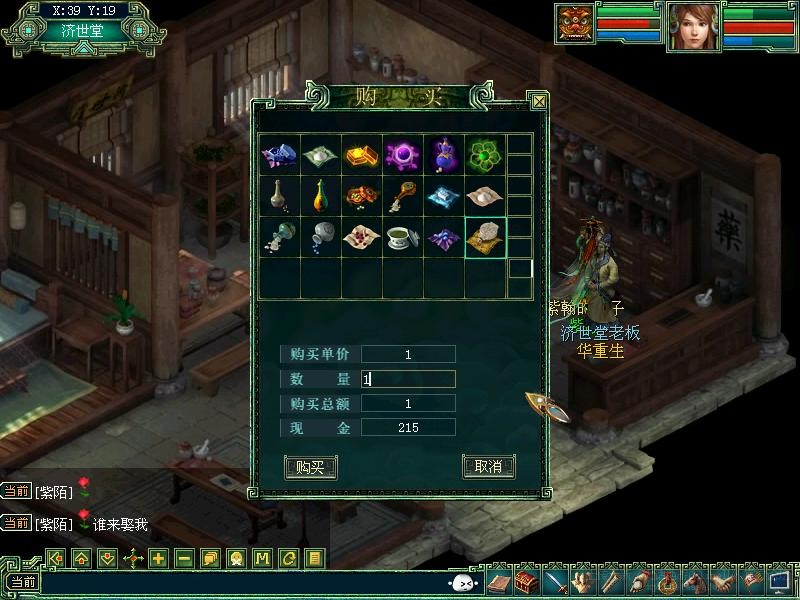This screenshot has width=800, height=600.
Task: Cancel the purchase with 取消
Action: coord(488,466)
